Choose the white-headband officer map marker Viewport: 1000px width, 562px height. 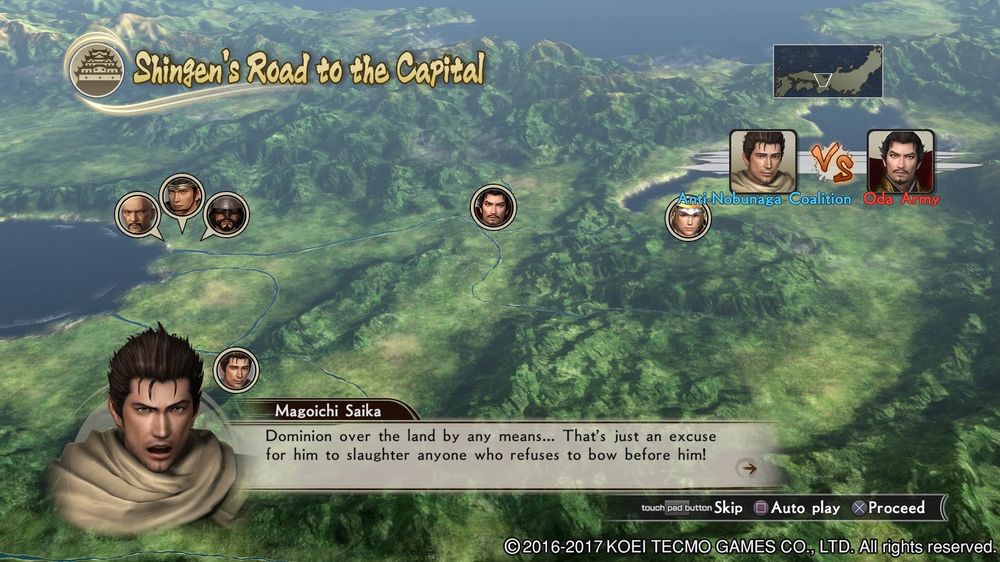(688, 219)
